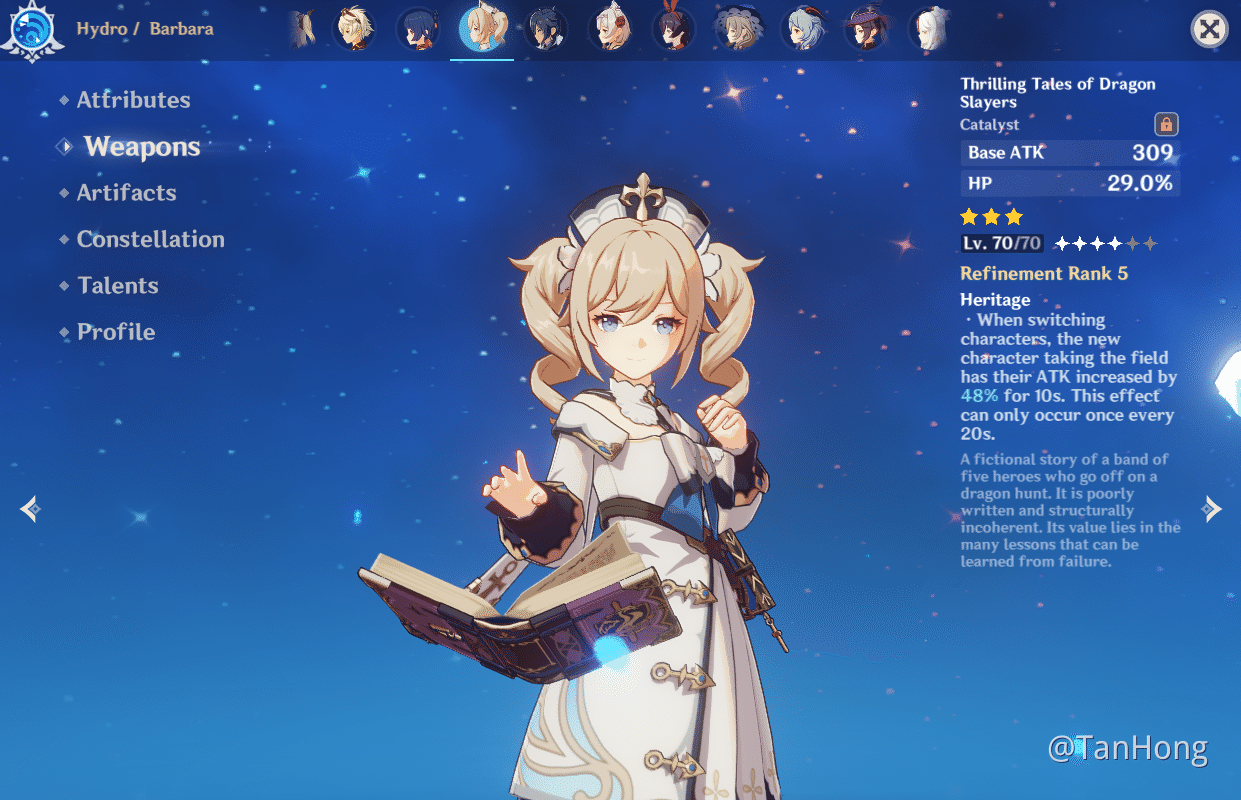This screenshot has height=800, width=1241.
Task: Select Mona's purple hat portrait
Action: pyautogui.click(x=866, y=29)
